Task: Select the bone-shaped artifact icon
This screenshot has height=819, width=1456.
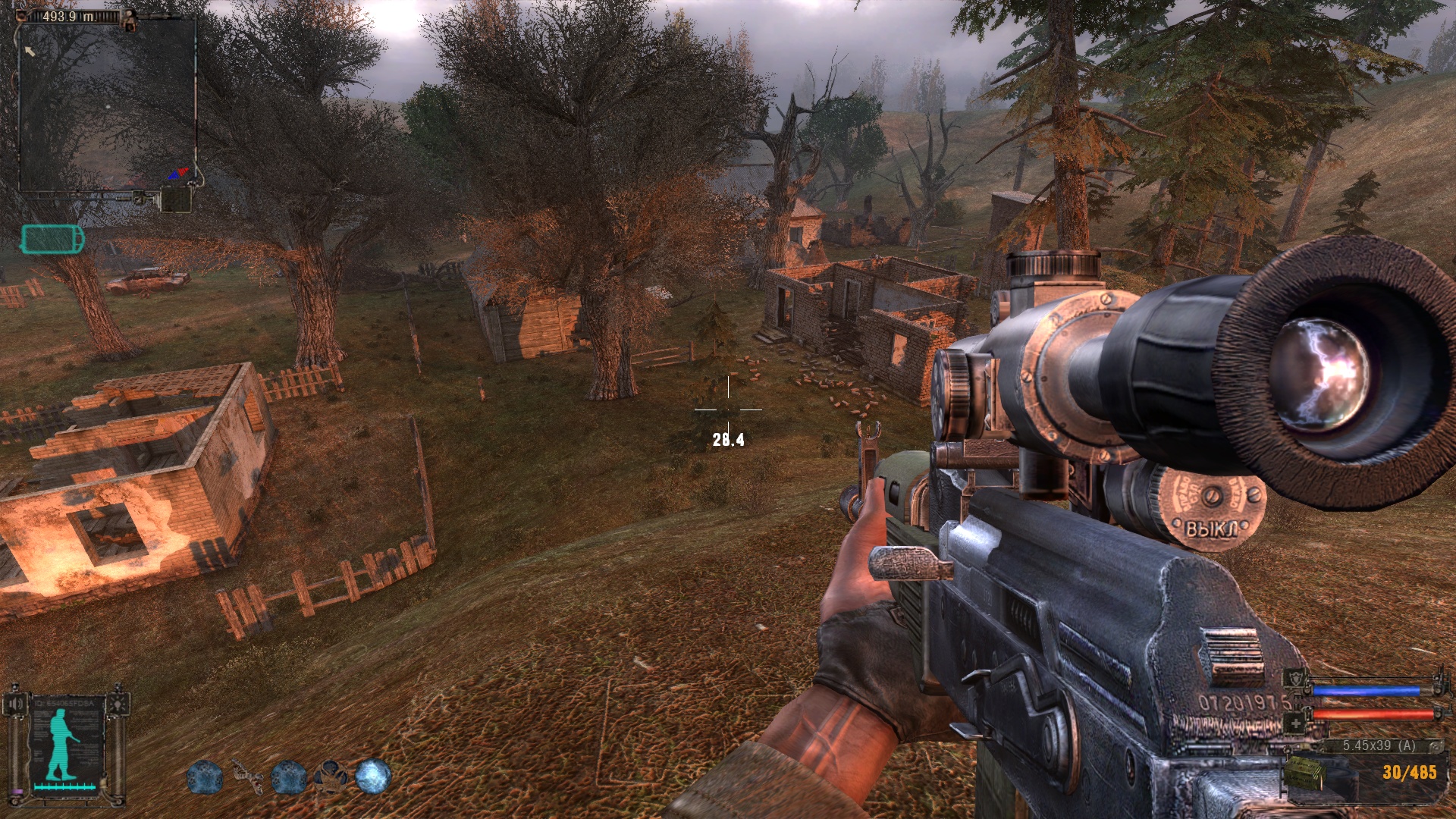Action: [246, 777]
